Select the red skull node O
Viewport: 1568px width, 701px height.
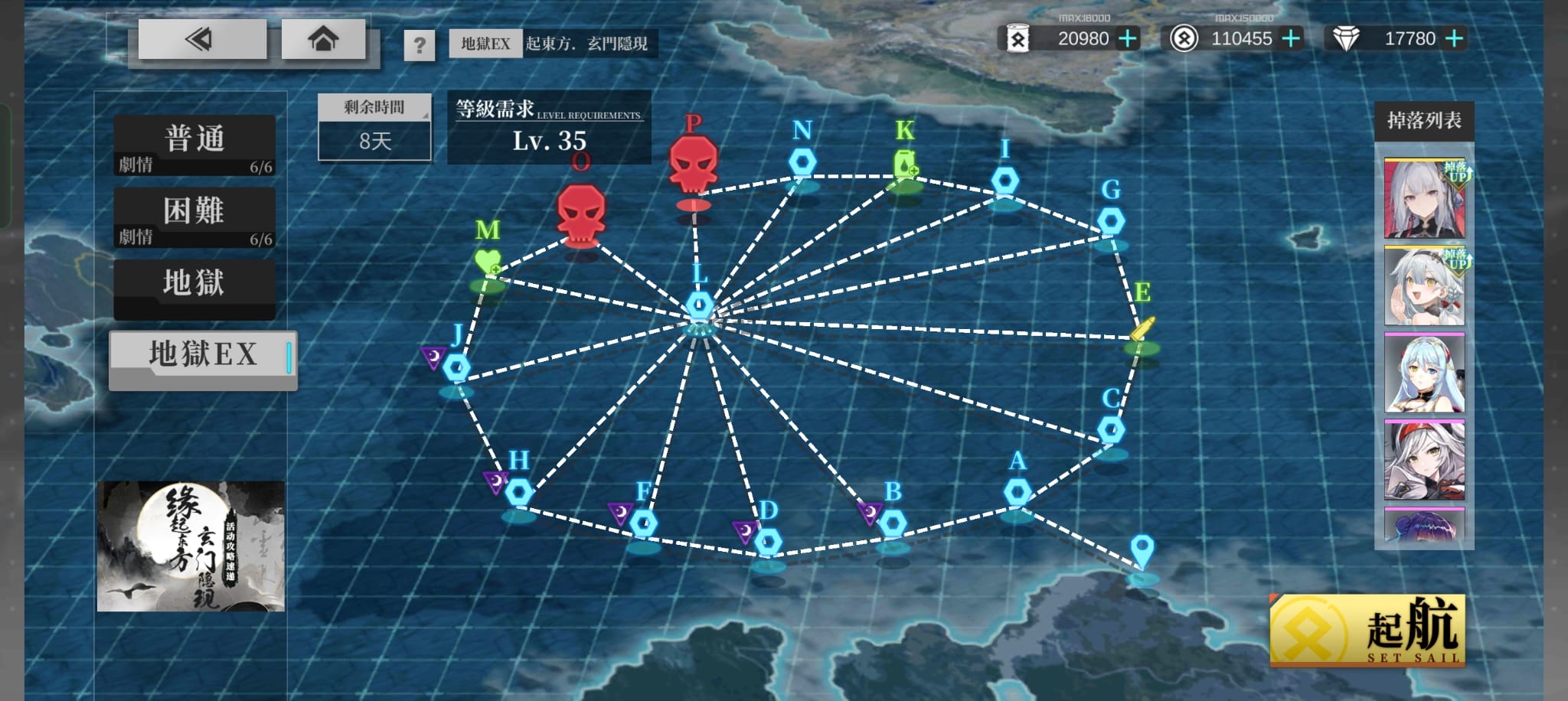coord(581,214)
